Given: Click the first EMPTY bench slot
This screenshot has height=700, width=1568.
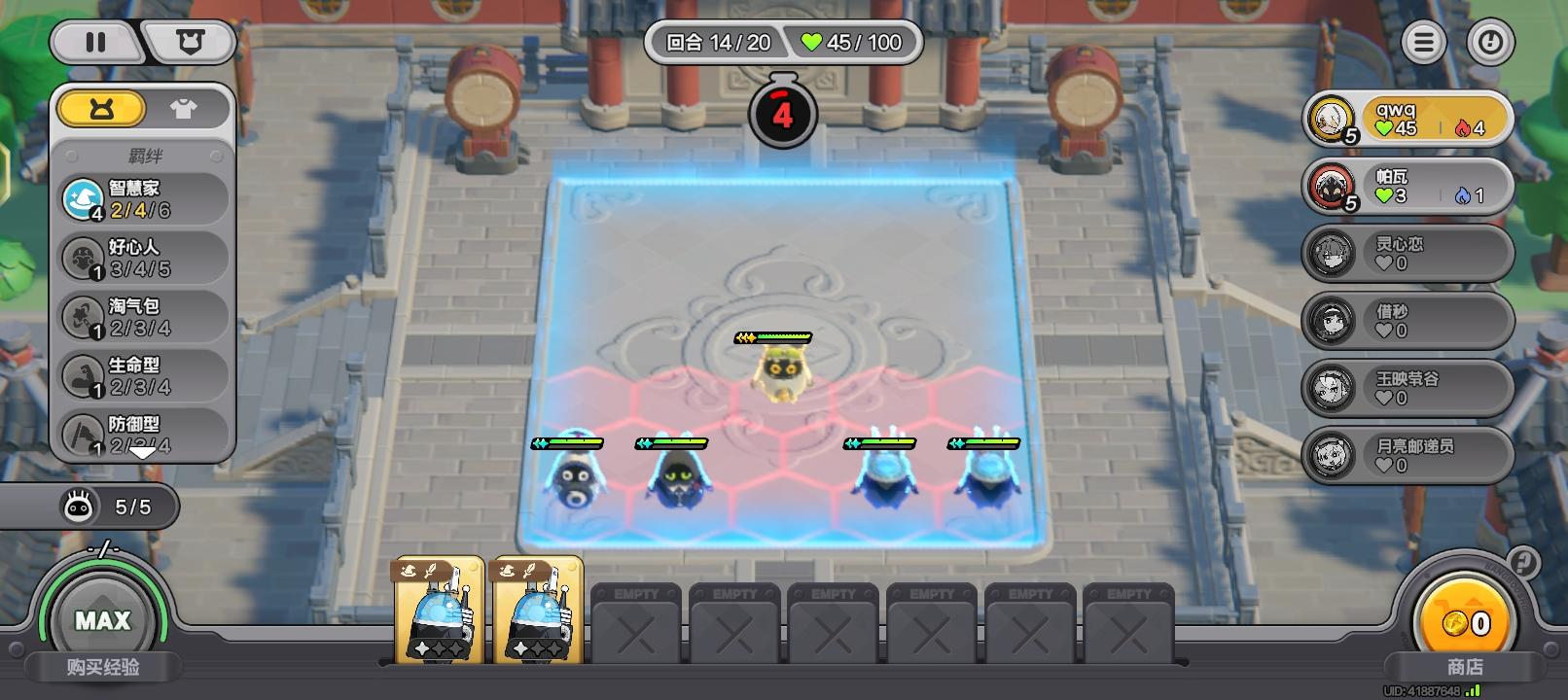Looking at the screenshot, I should 635,622.
